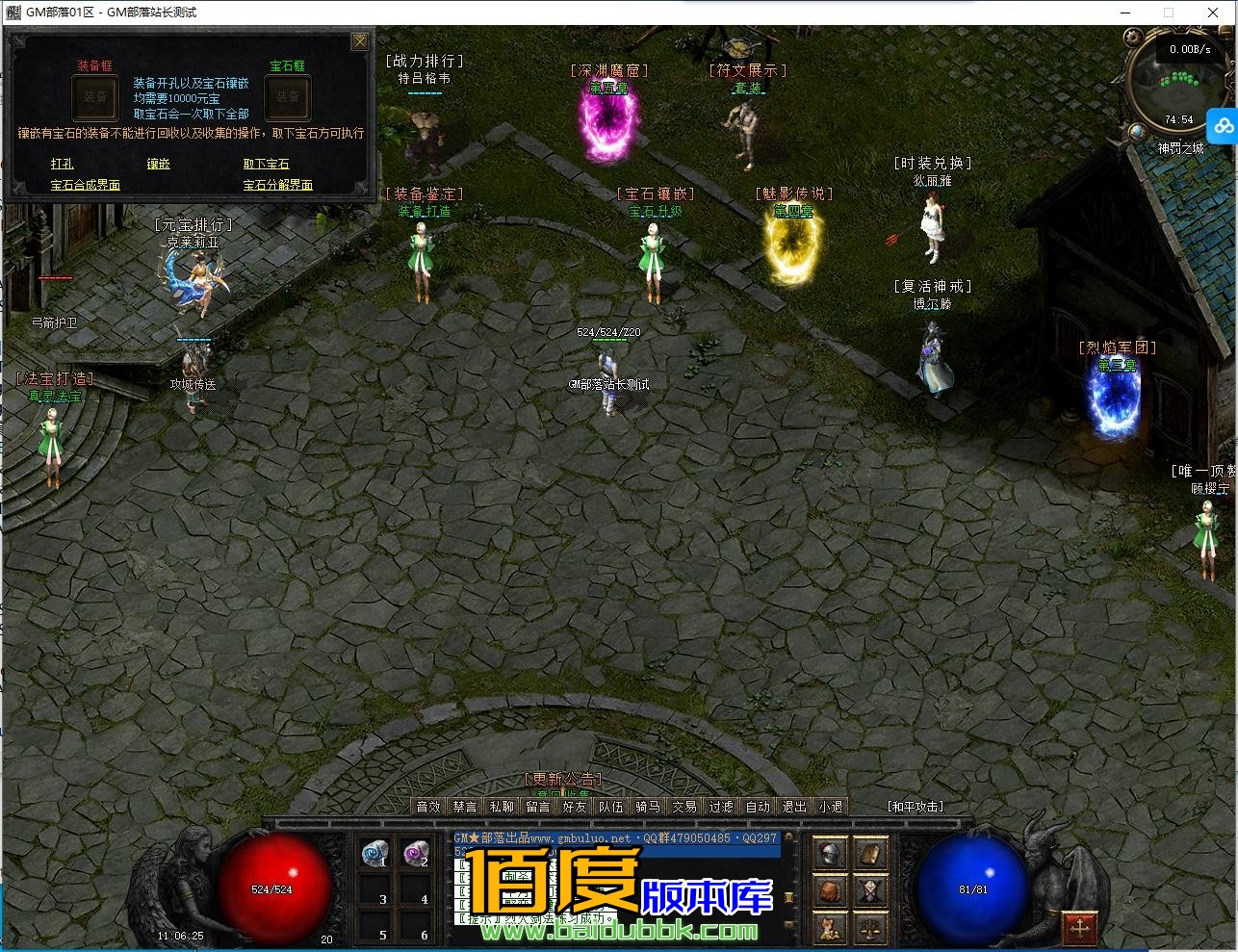
Task: Open the trade scales icon
Action: [869, 928]
